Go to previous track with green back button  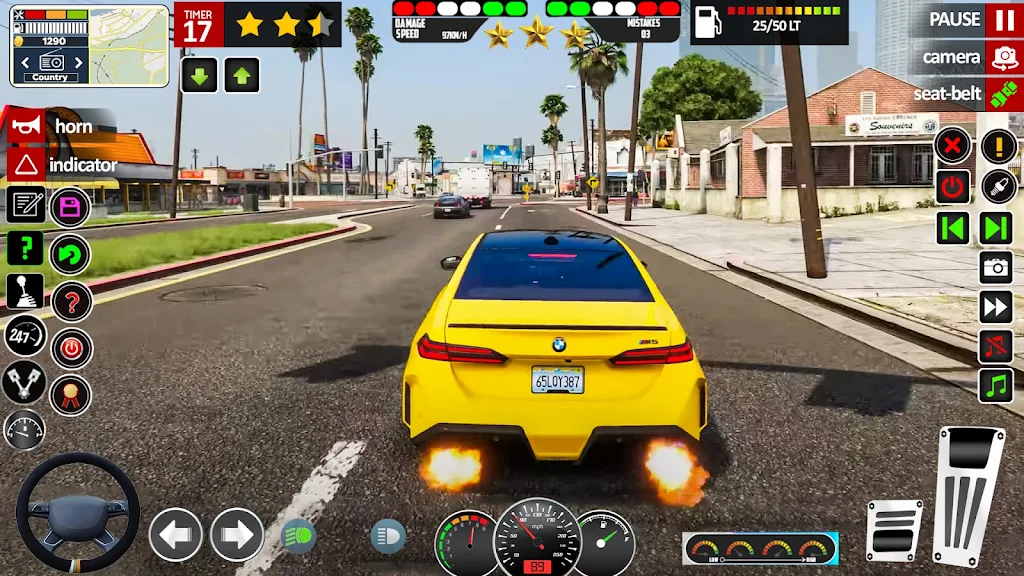pyautogui.click(x=953, y=228)
